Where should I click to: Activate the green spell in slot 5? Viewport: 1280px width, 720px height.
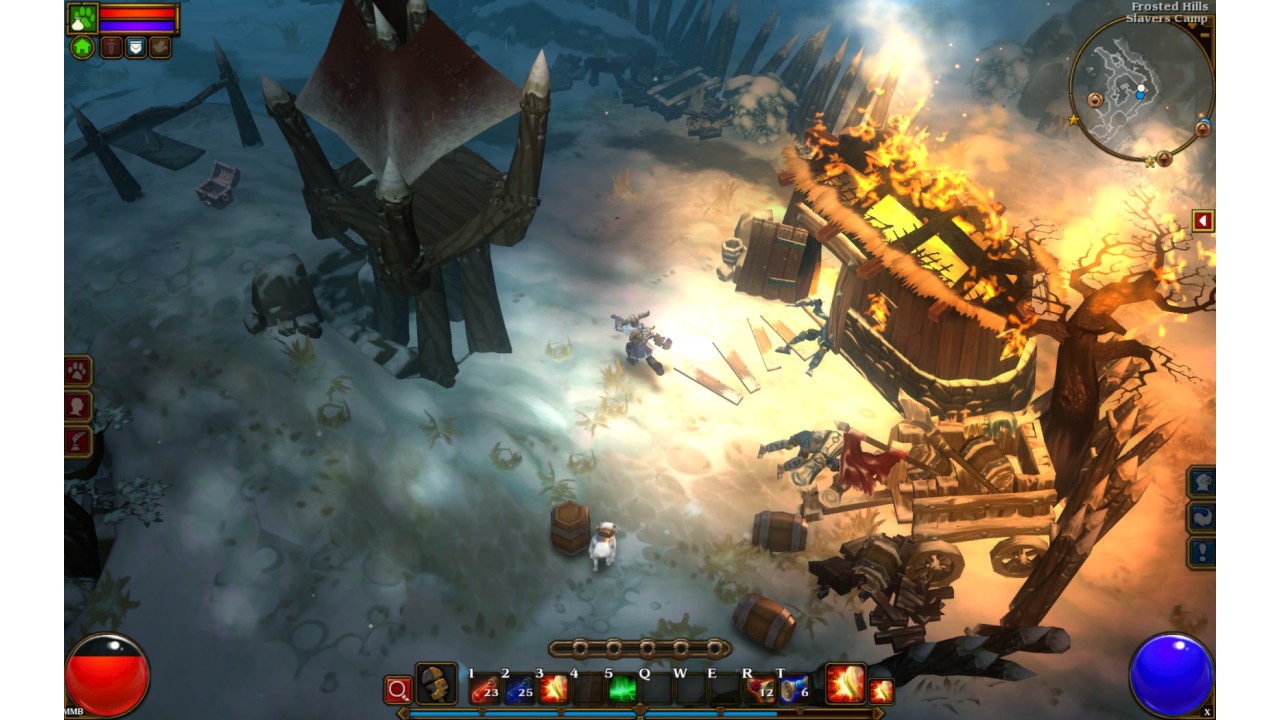click(x=622, y=688)
